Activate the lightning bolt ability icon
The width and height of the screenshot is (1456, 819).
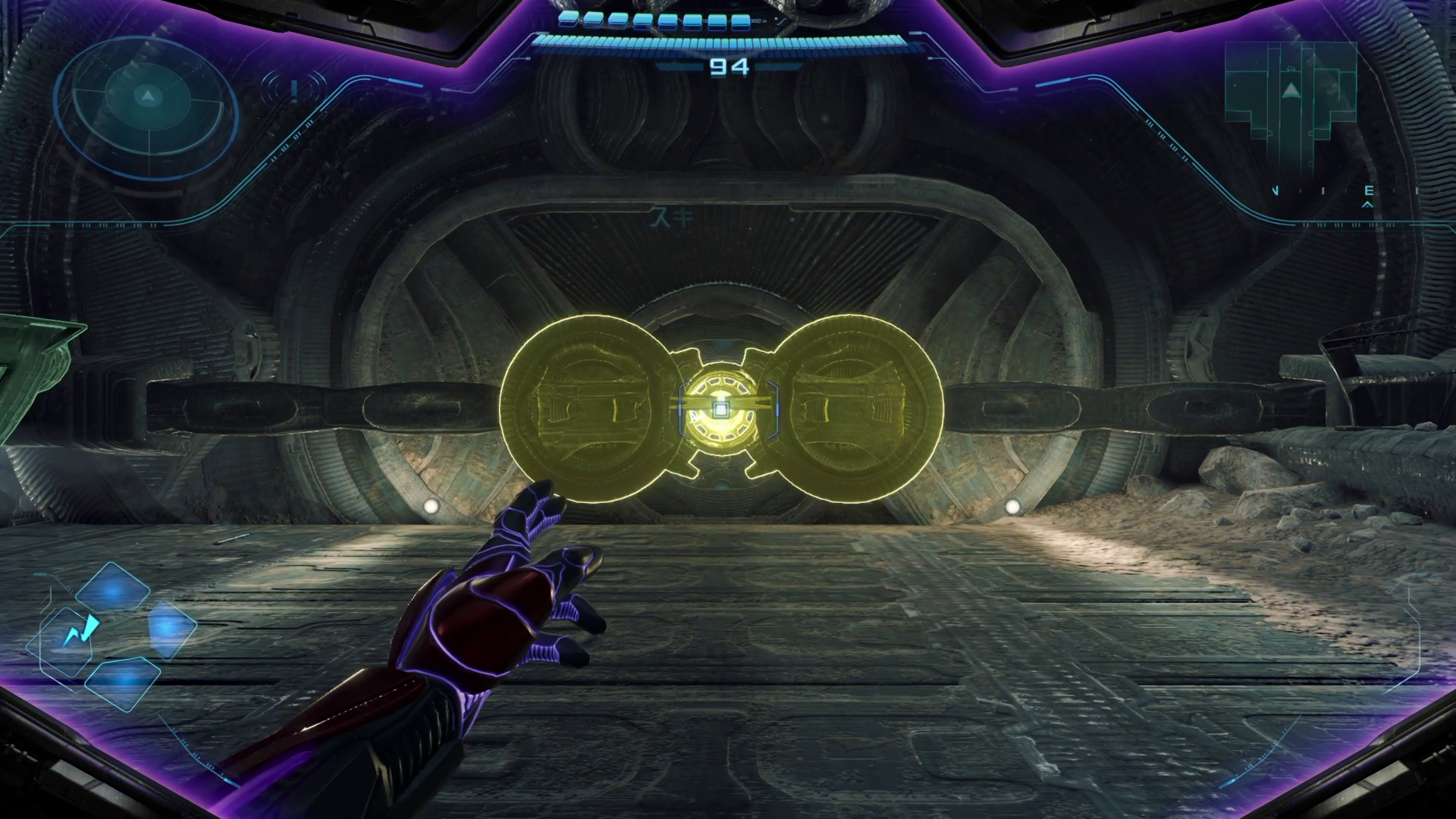(x=80, y=632)
